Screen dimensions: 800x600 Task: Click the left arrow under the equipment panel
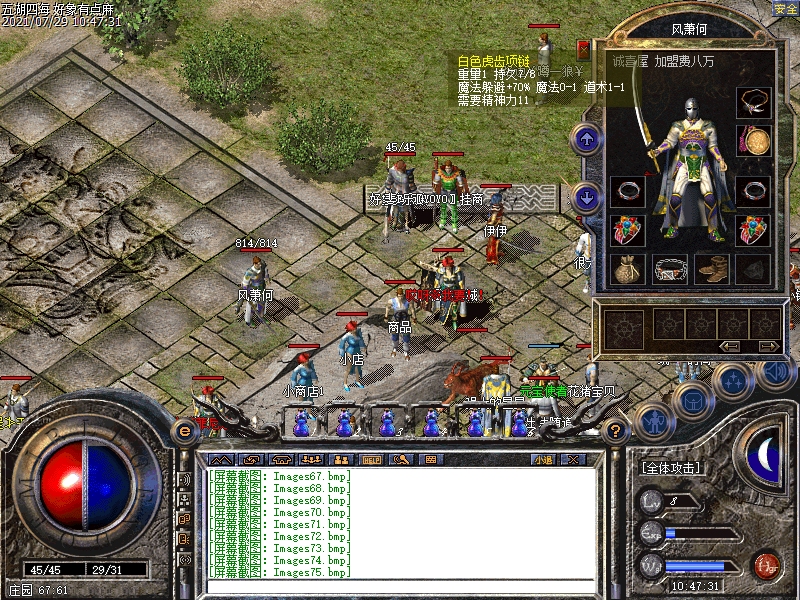coord(730,346)
